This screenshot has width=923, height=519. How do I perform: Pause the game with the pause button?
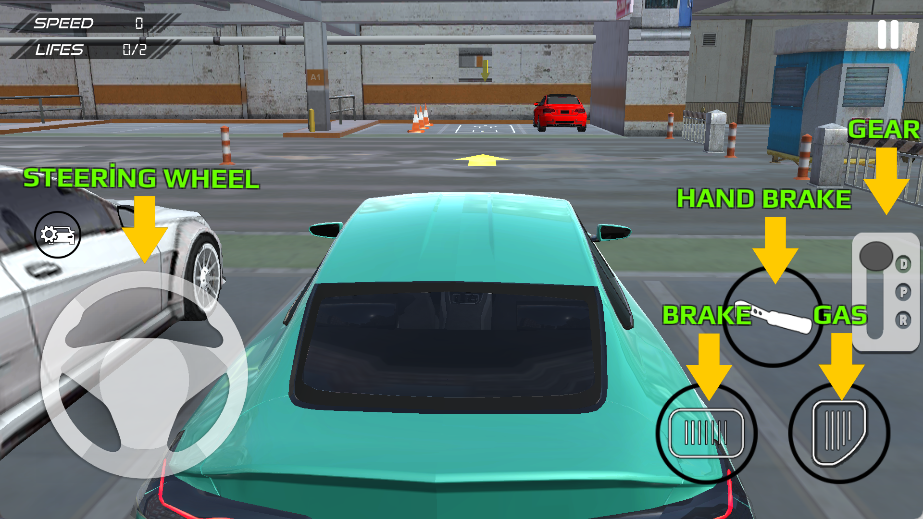point(887,34)
